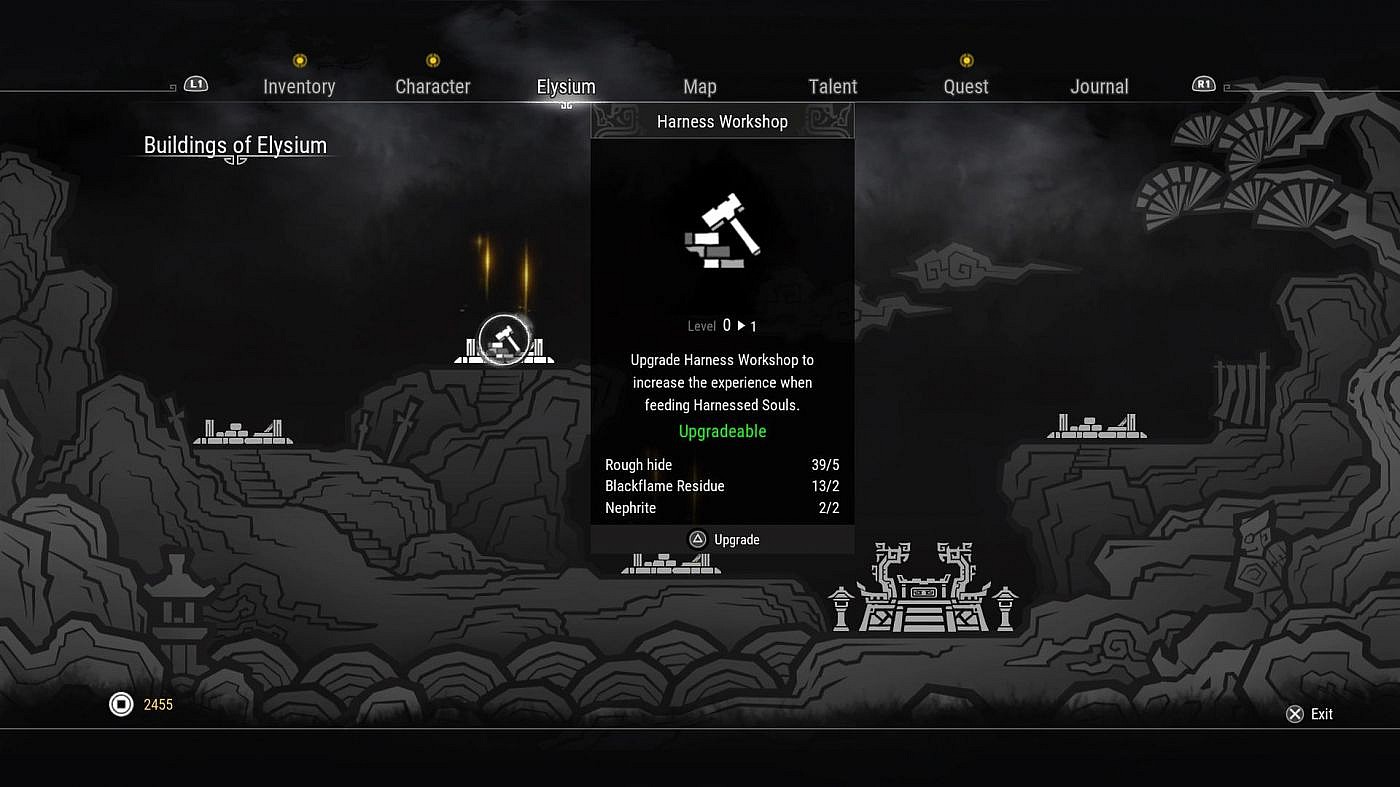Open the Character tab

[432, 87]
